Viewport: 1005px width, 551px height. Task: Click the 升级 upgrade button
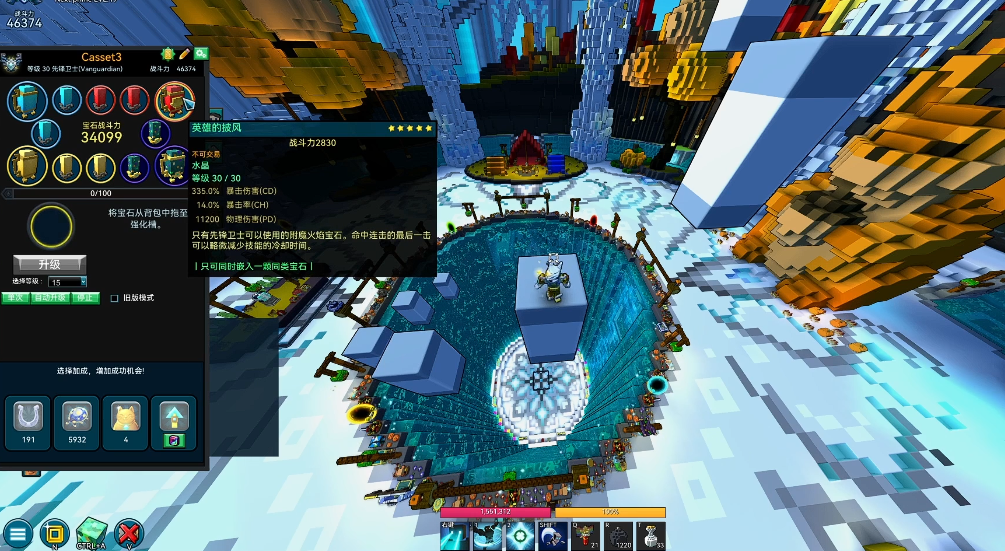(49, 264)
